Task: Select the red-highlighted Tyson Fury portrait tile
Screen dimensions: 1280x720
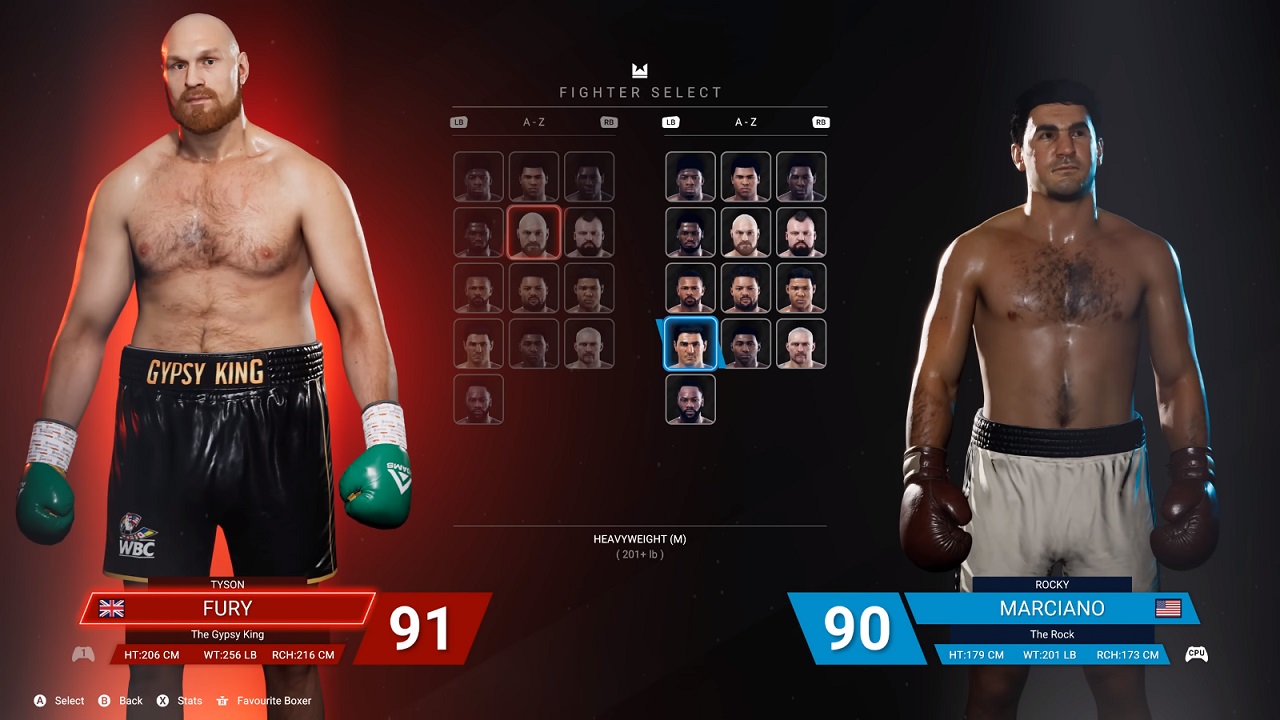Action: click(534, 232)
